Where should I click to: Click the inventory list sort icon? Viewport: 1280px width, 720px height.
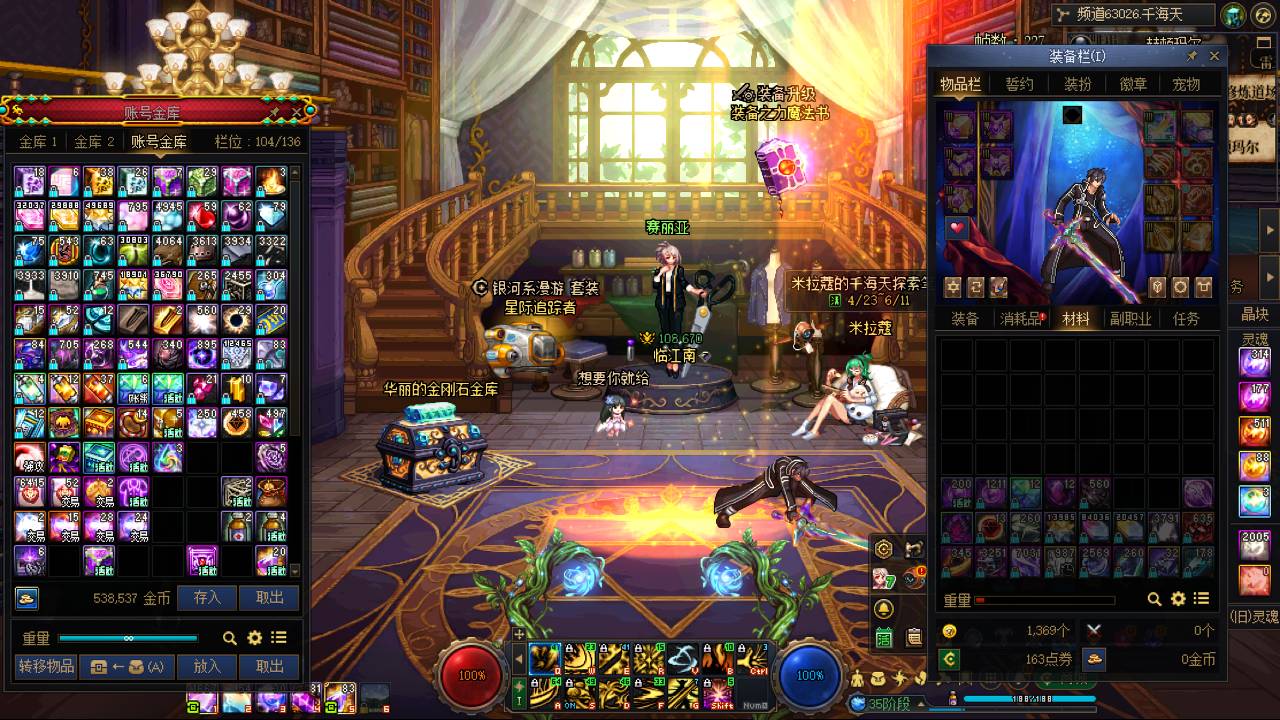tap(1202, 599)
